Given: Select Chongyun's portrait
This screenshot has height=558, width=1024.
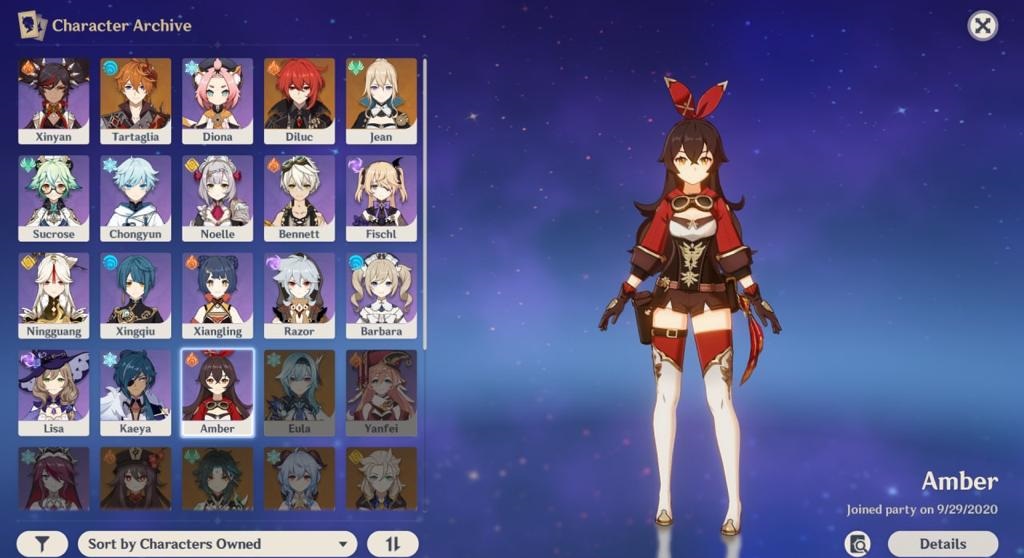Looking at the screenshot, I should tap(135, 197).
